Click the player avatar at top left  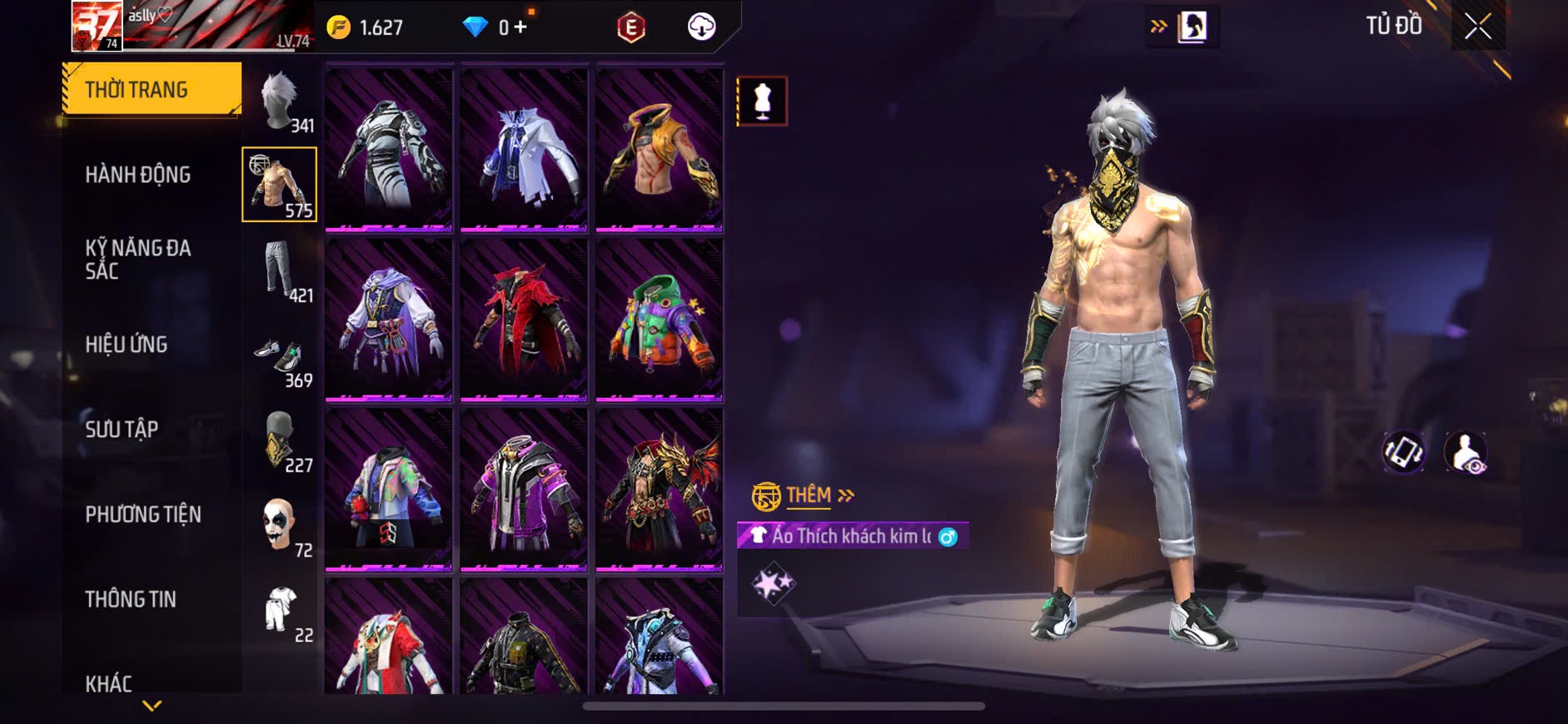97,27
